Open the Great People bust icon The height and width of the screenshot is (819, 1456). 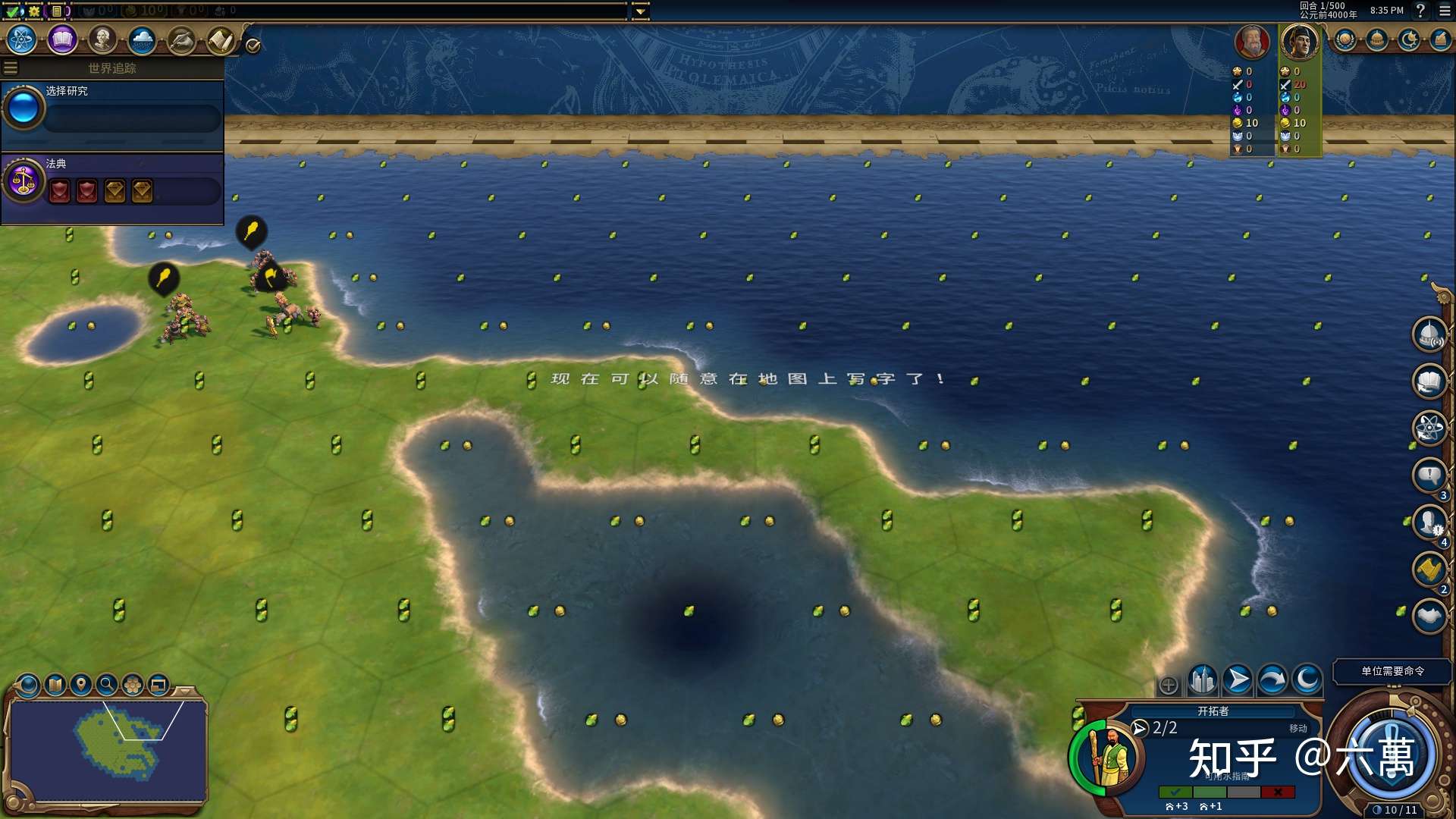coord(102,39)
